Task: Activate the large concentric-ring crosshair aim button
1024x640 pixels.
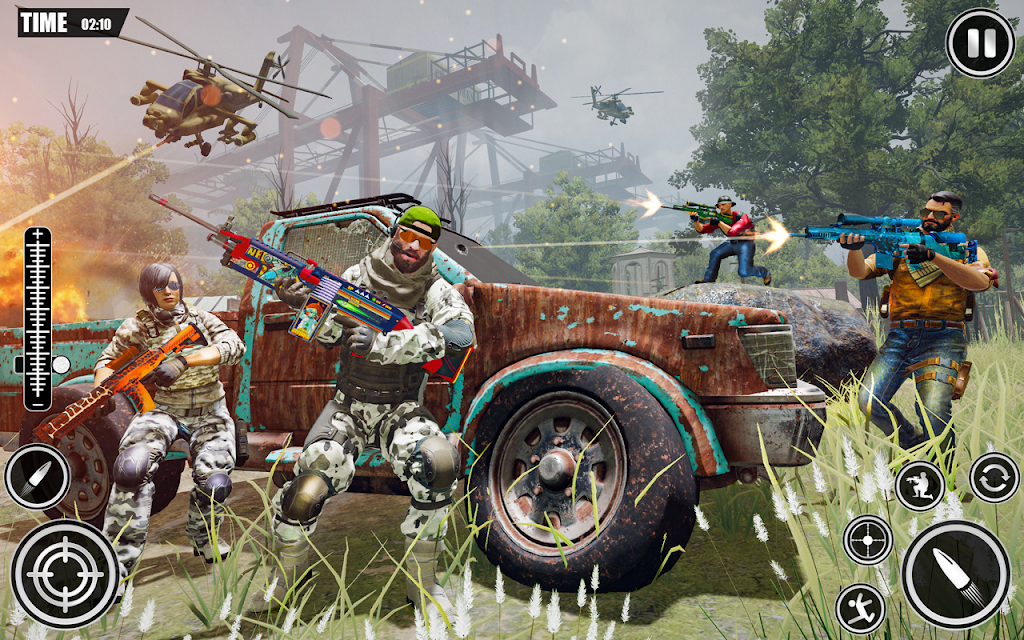Action: [66, 573]
